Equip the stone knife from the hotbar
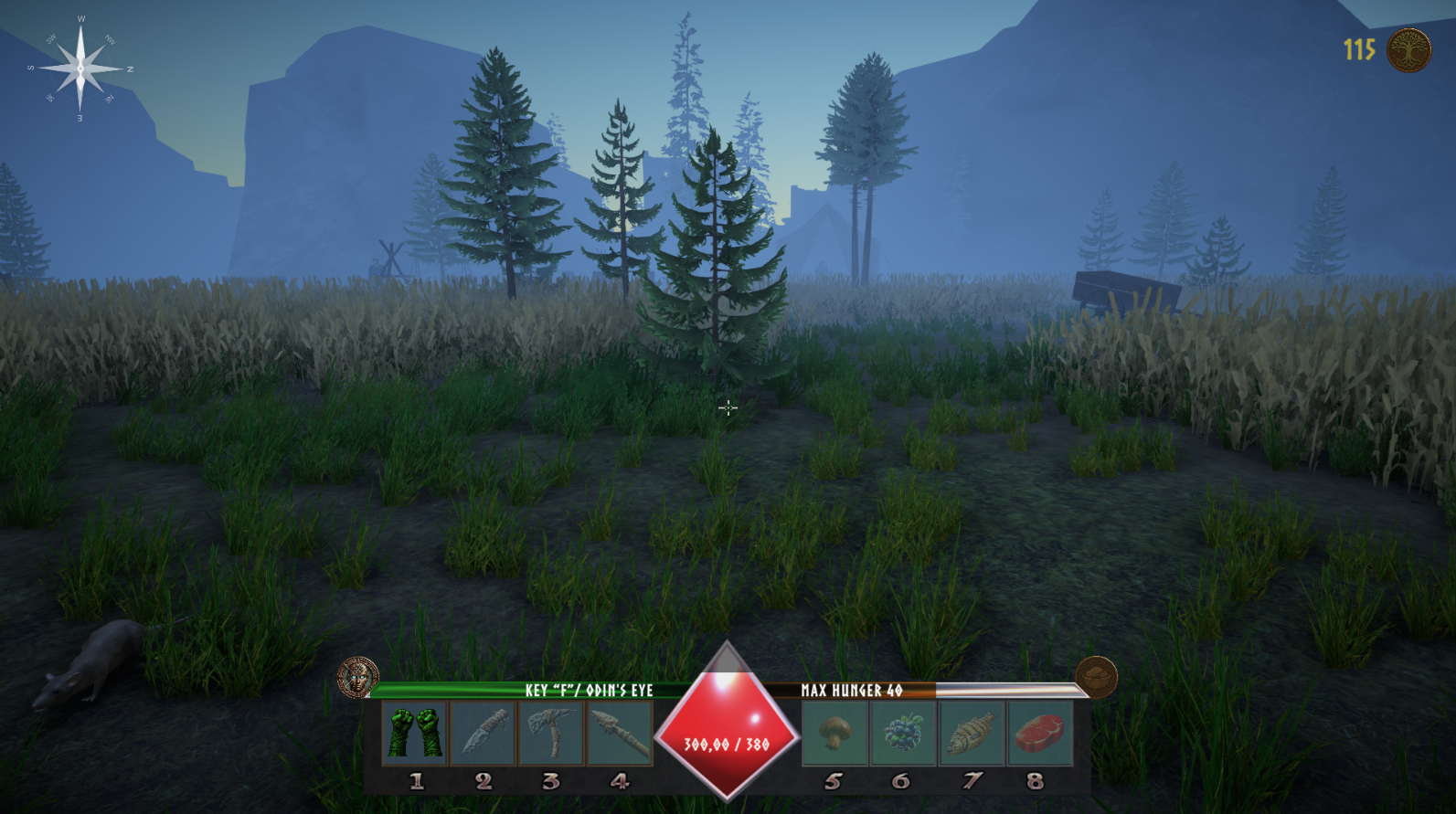The width and height of the screenshot is (1456, 814). pyautogui.click(x=483, y=733)
